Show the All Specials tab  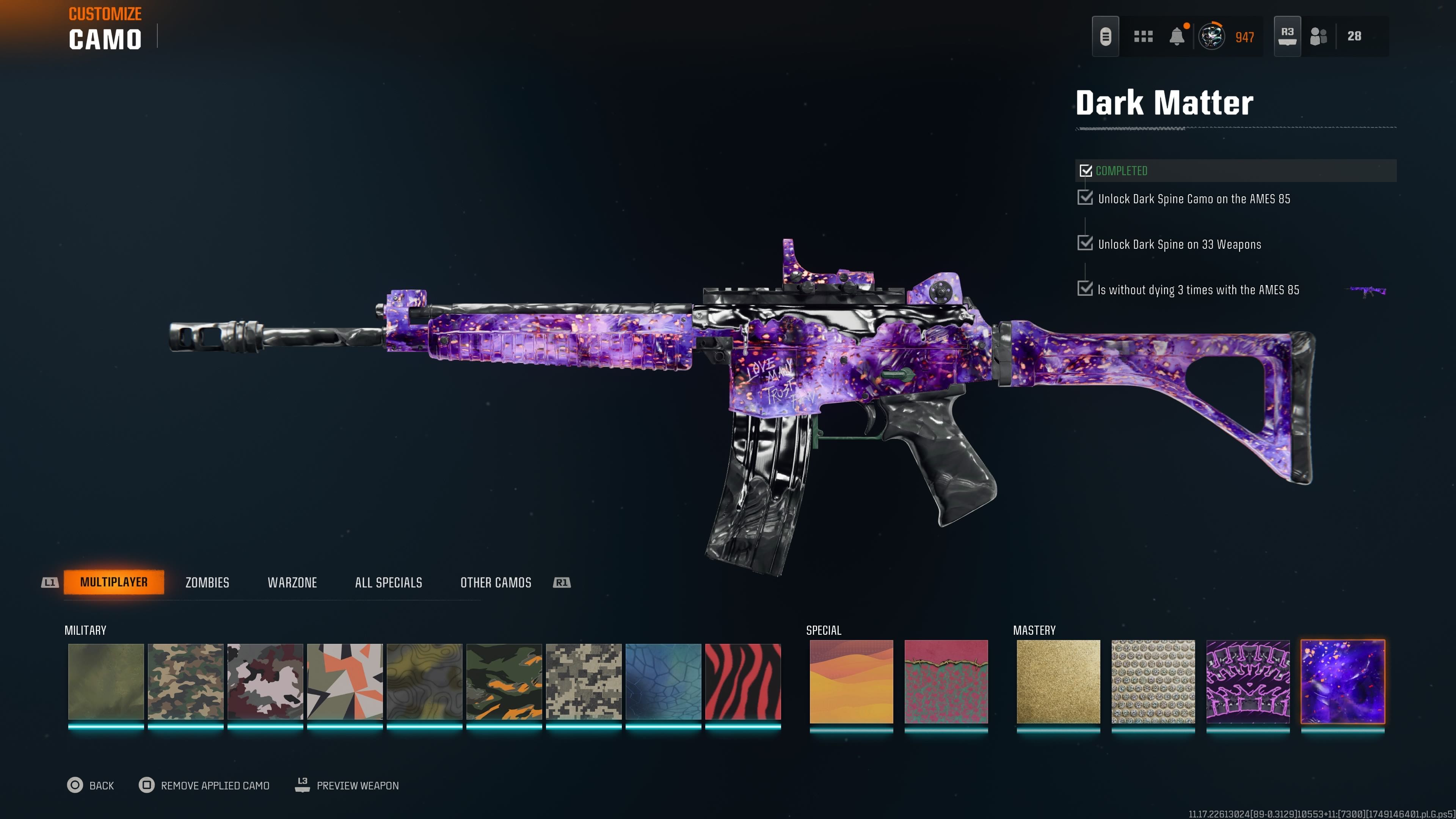(x=388, y=583)
